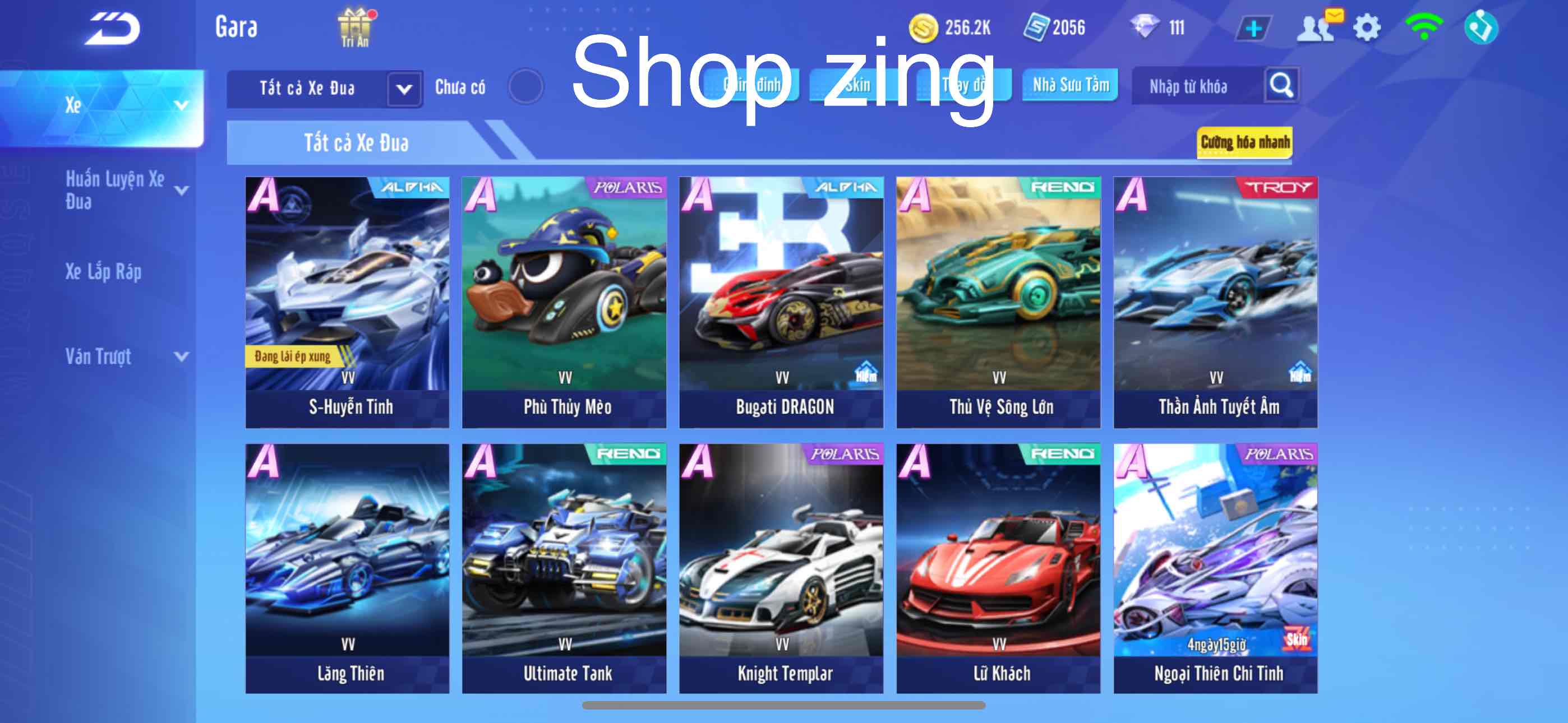Image resolution: width=1568 pixels, height=723 pixels.
Task: Select the Bugati DRAGON car card
Action: click(781, 302)
